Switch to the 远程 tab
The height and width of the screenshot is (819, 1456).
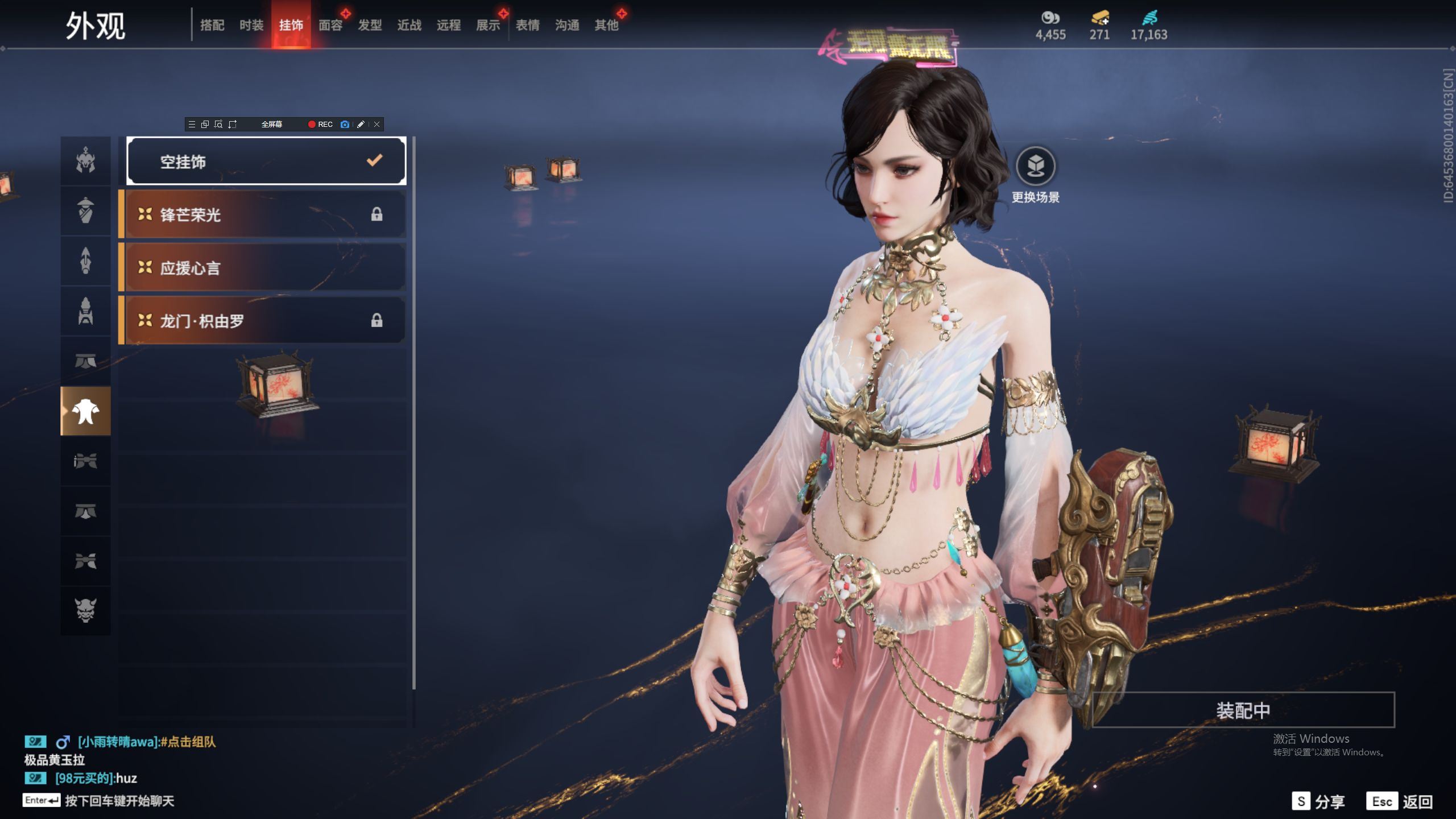[x=449, y=26]
